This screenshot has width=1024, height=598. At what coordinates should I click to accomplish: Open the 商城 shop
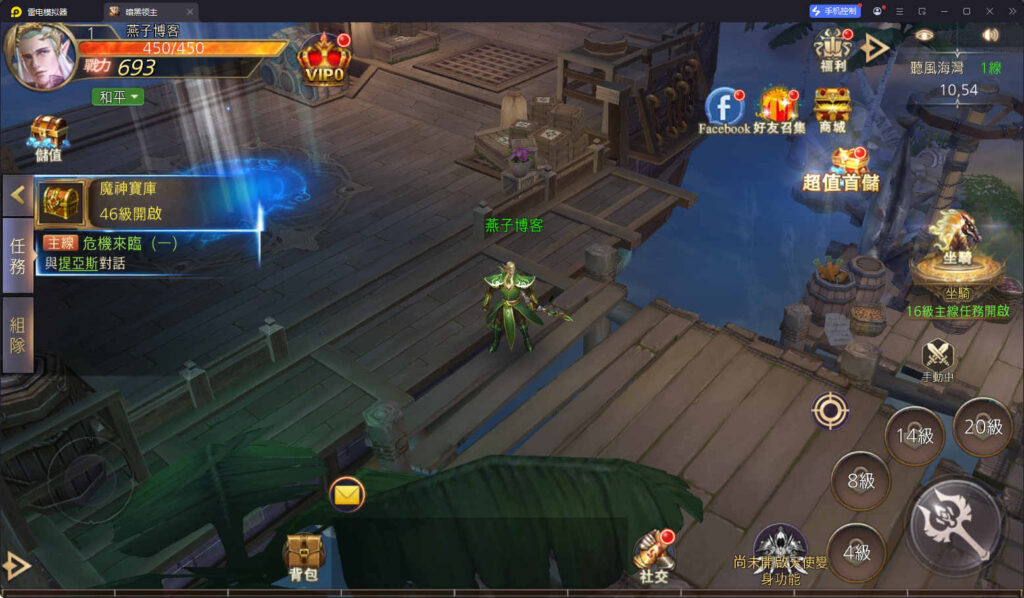[832, 108]
